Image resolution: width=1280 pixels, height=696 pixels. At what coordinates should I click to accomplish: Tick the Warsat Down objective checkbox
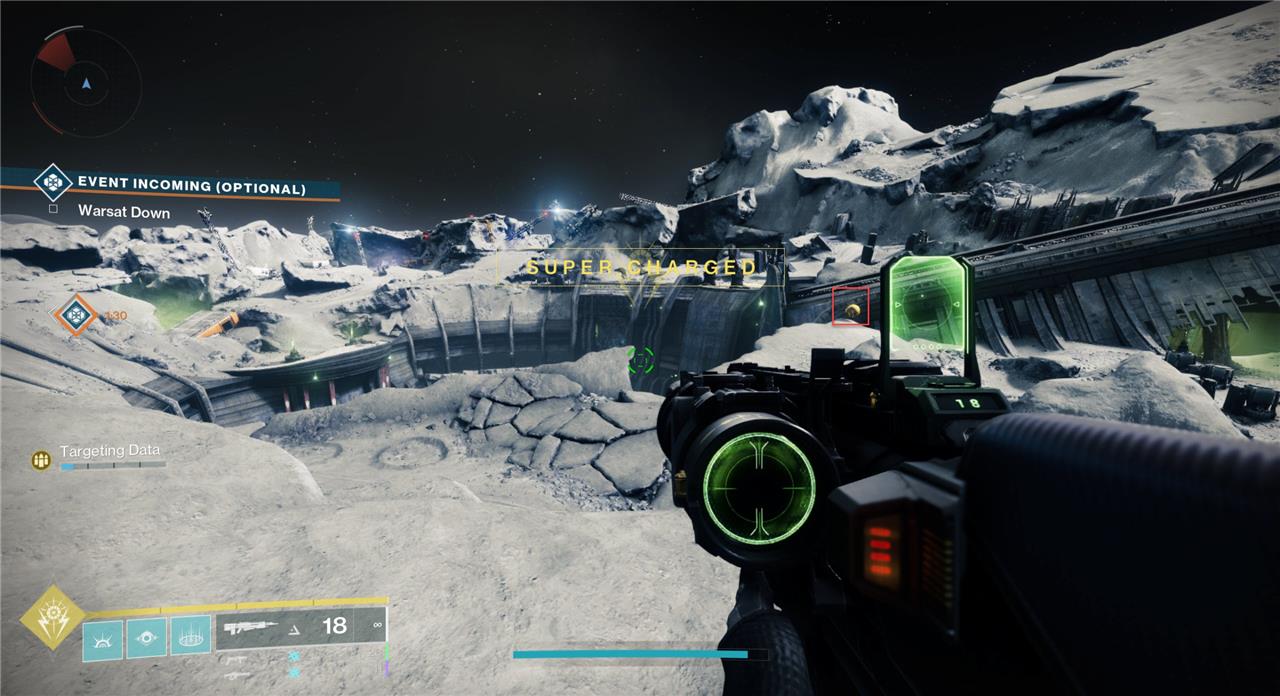tap(52, 210)
